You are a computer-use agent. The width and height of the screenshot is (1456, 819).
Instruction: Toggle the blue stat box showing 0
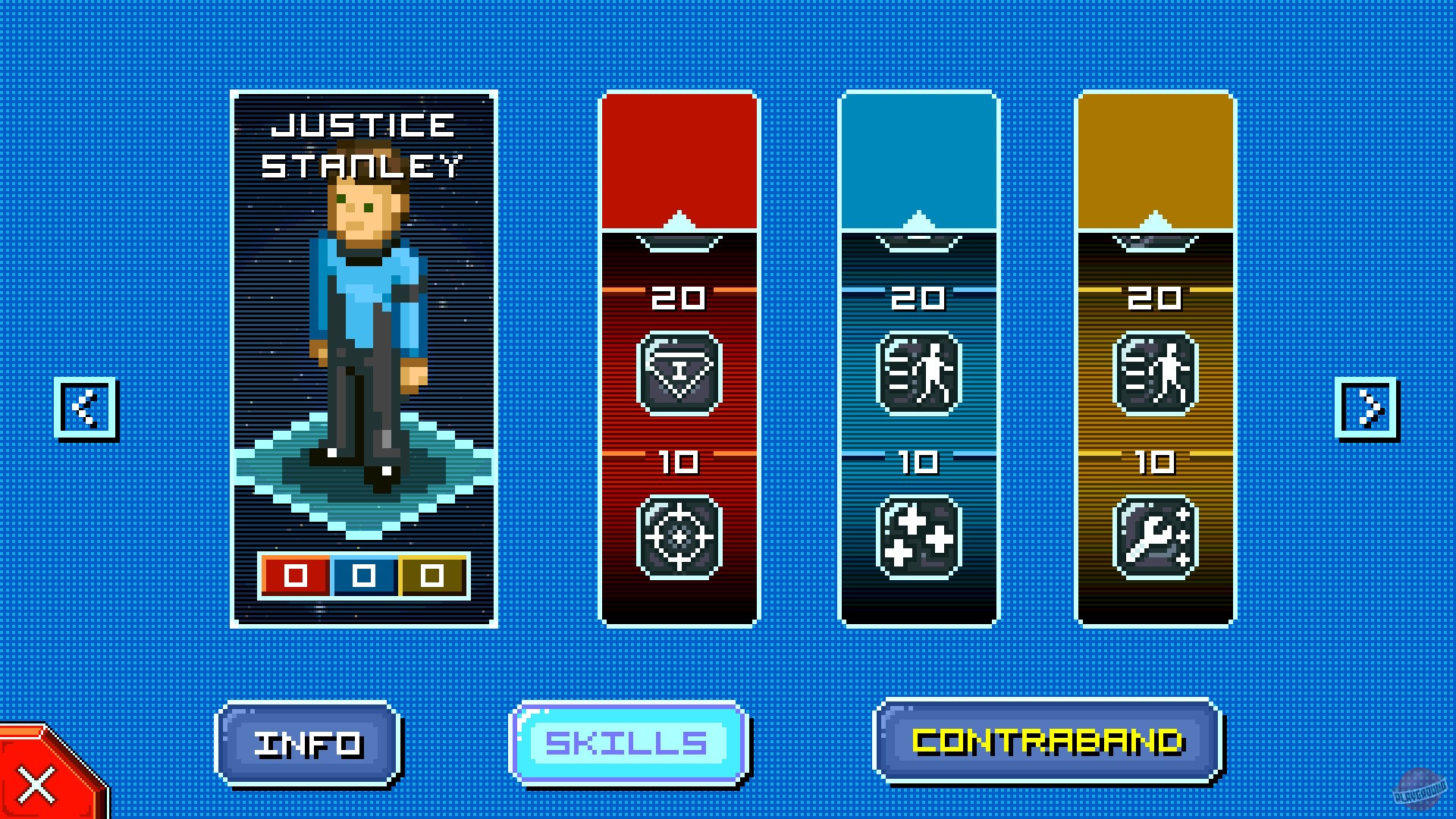pyautogui.click(x=362, y=576)
